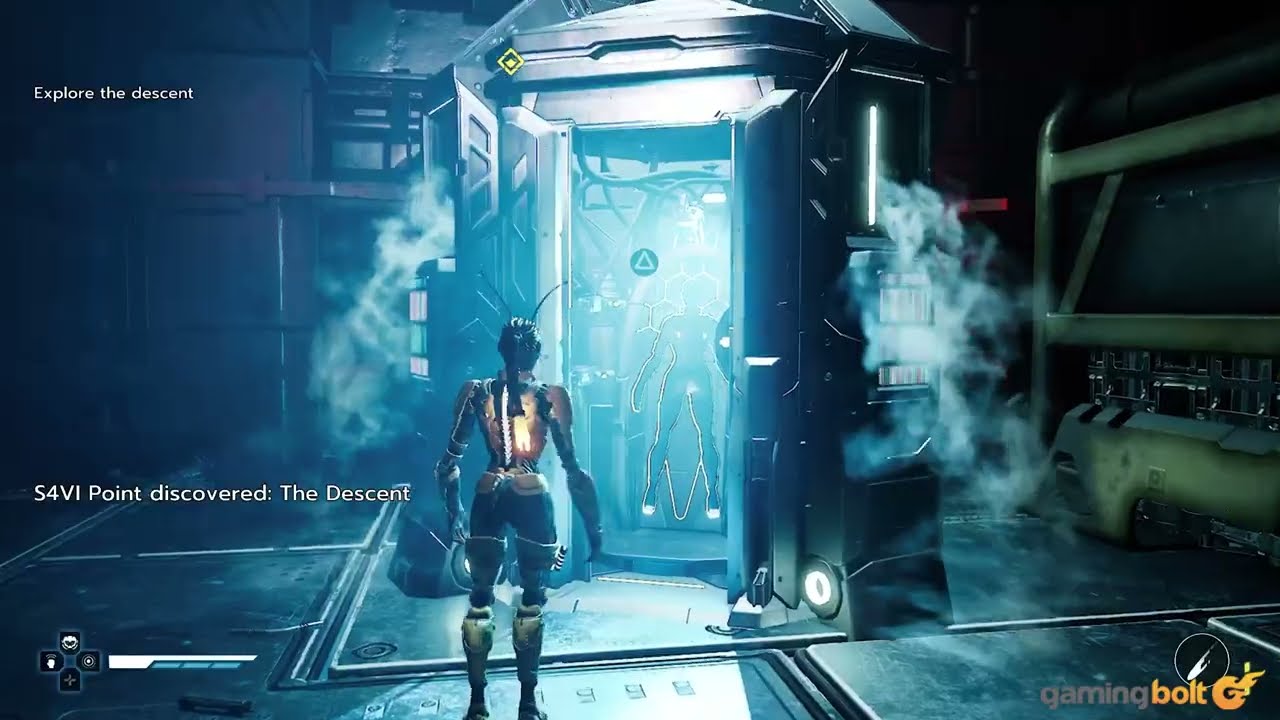The width and height of the screenshot is (1280, 720).
Task: Open the "Explore the descent" objective tracker
Action: coord(113,93)
